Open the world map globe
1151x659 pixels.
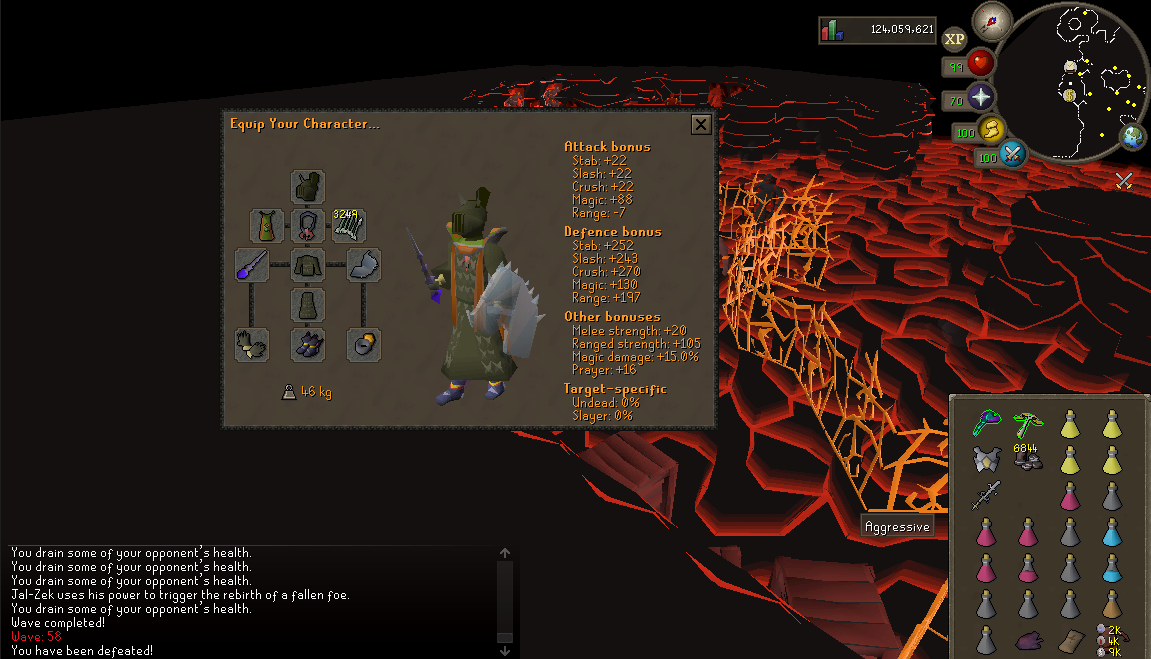1134,137
